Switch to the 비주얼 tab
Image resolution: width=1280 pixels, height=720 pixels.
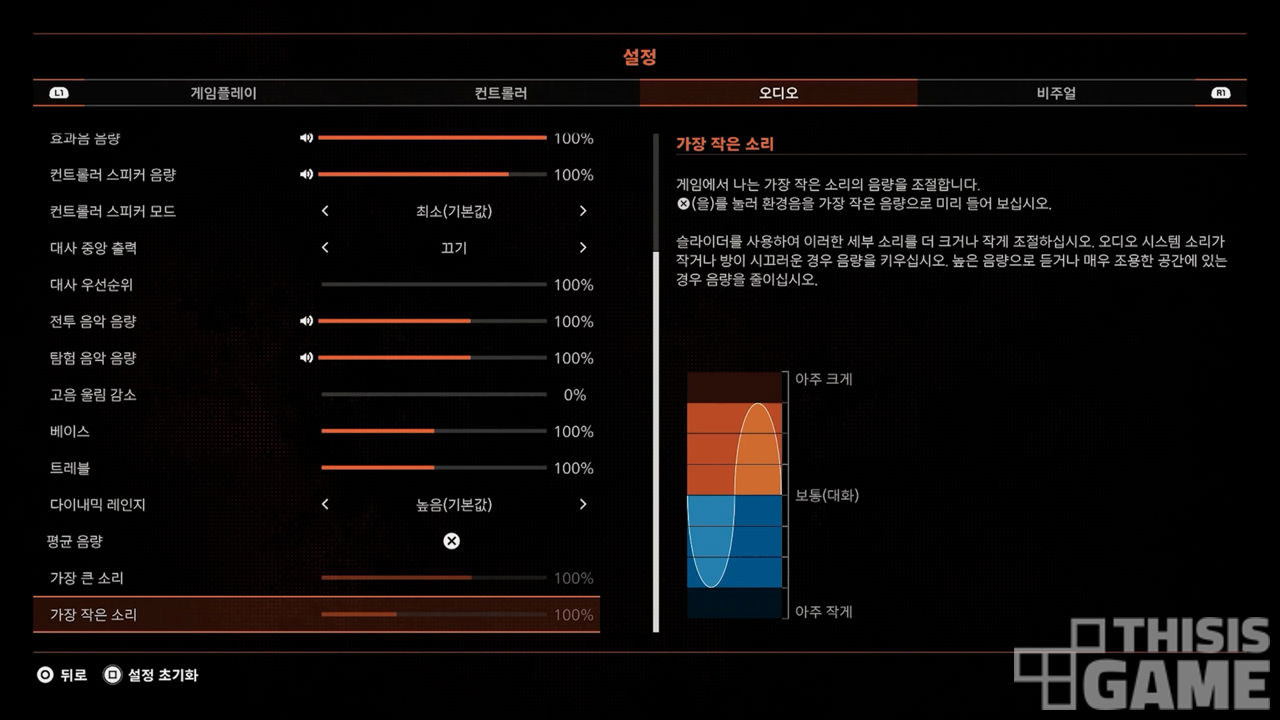(1056, 93)
